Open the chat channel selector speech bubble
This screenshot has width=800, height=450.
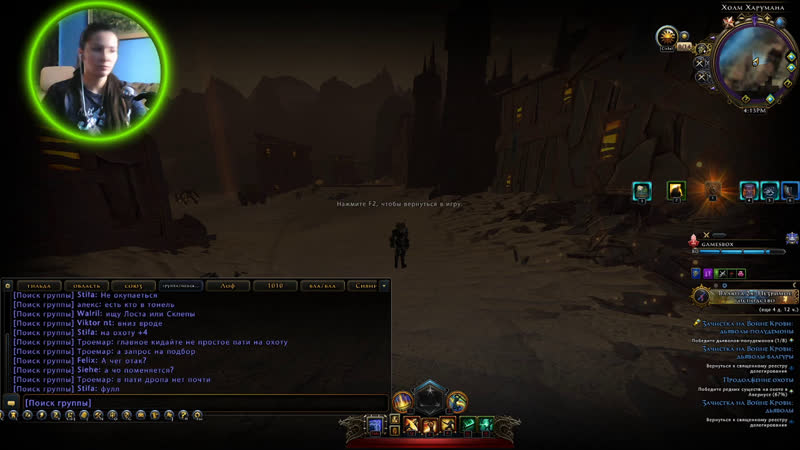[11, 402]
